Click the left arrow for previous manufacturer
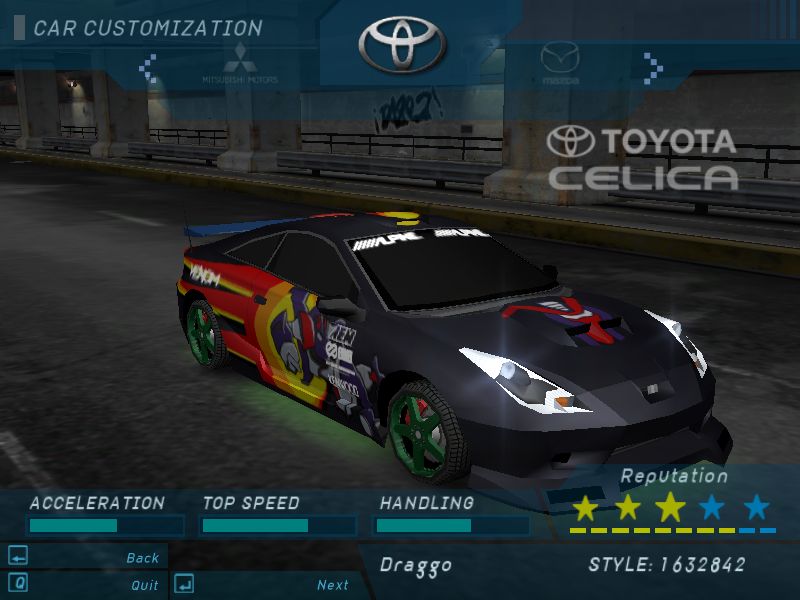 pos(148,68)
